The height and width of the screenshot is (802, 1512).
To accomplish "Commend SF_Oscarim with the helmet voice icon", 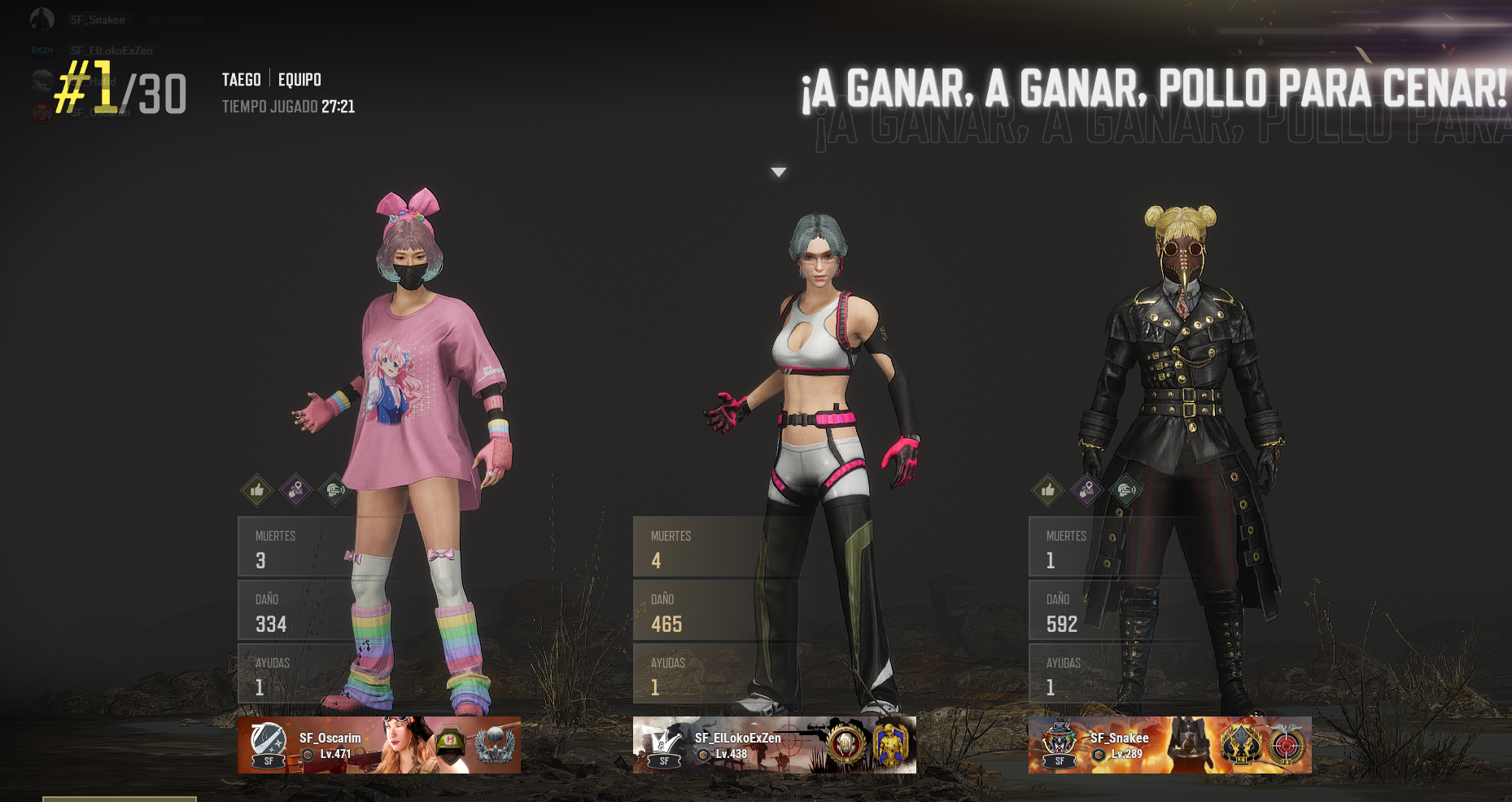I will point(334,490).
